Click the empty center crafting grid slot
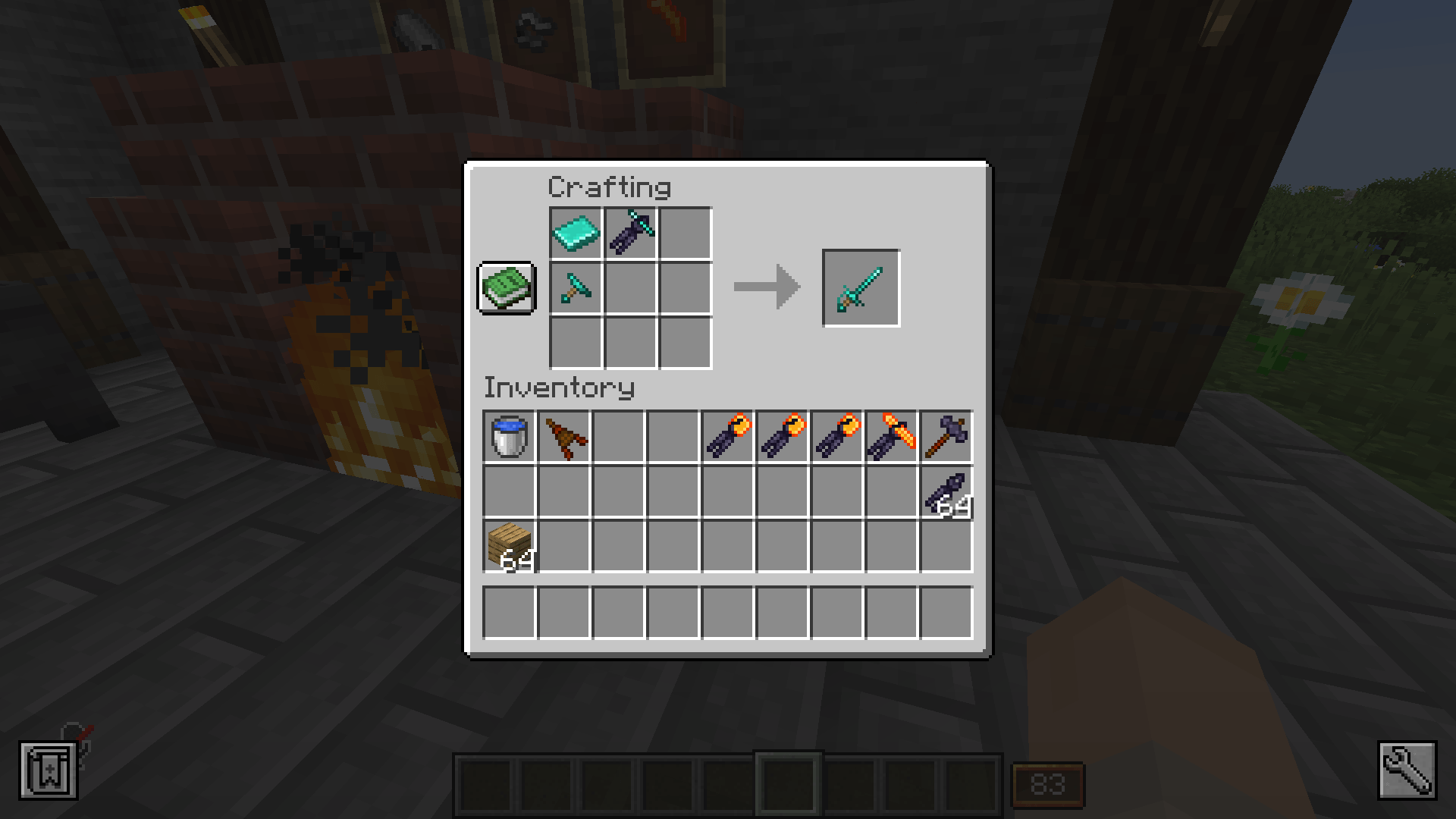 coord(630,288)
